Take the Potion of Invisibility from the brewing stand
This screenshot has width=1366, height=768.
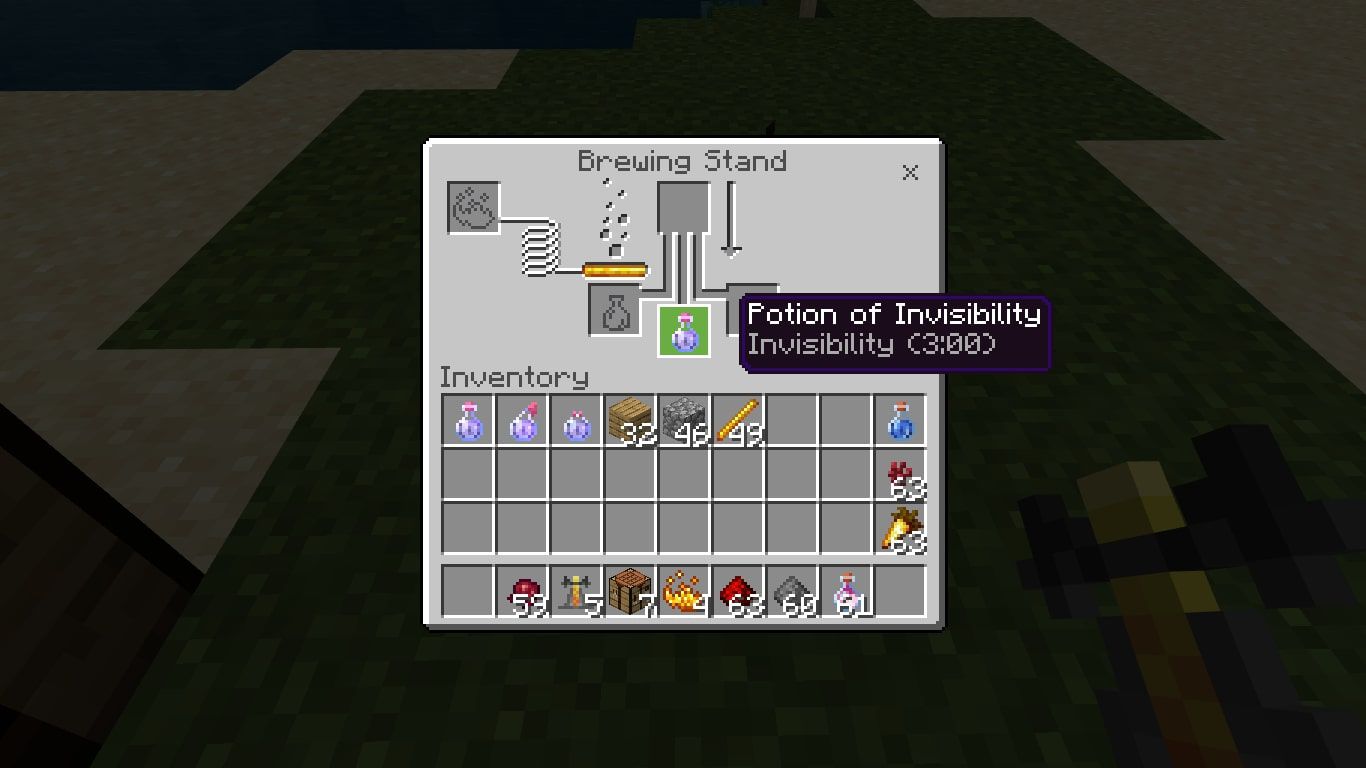[x=683, y=331]
